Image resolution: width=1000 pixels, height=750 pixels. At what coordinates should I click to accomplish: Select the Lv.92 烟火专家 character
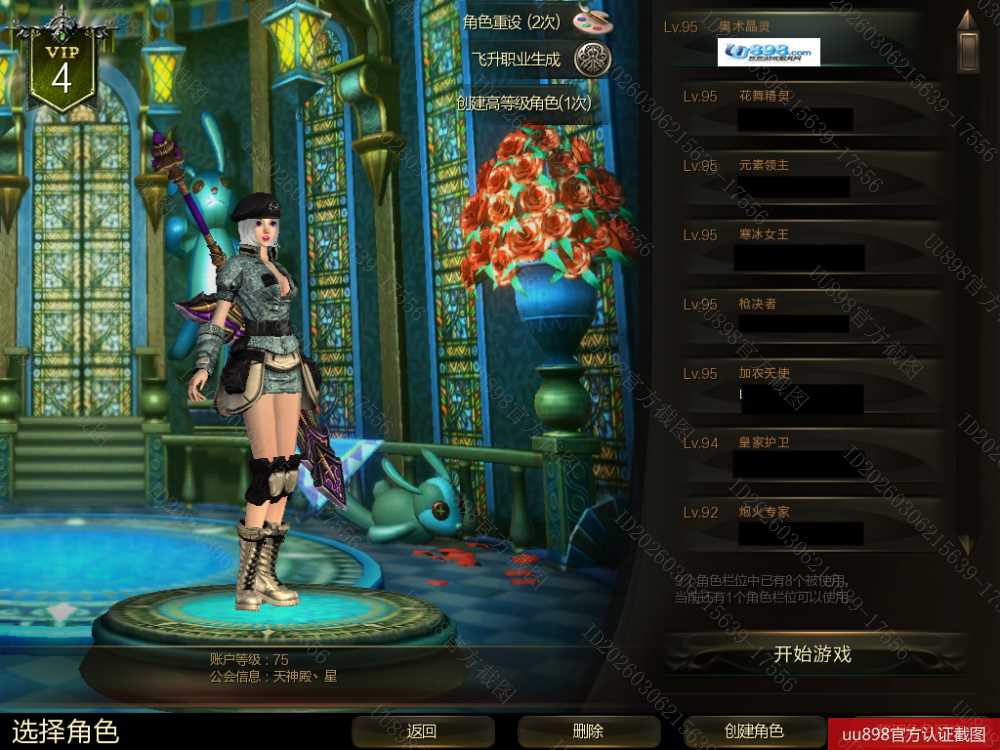[x=800, y=524]
